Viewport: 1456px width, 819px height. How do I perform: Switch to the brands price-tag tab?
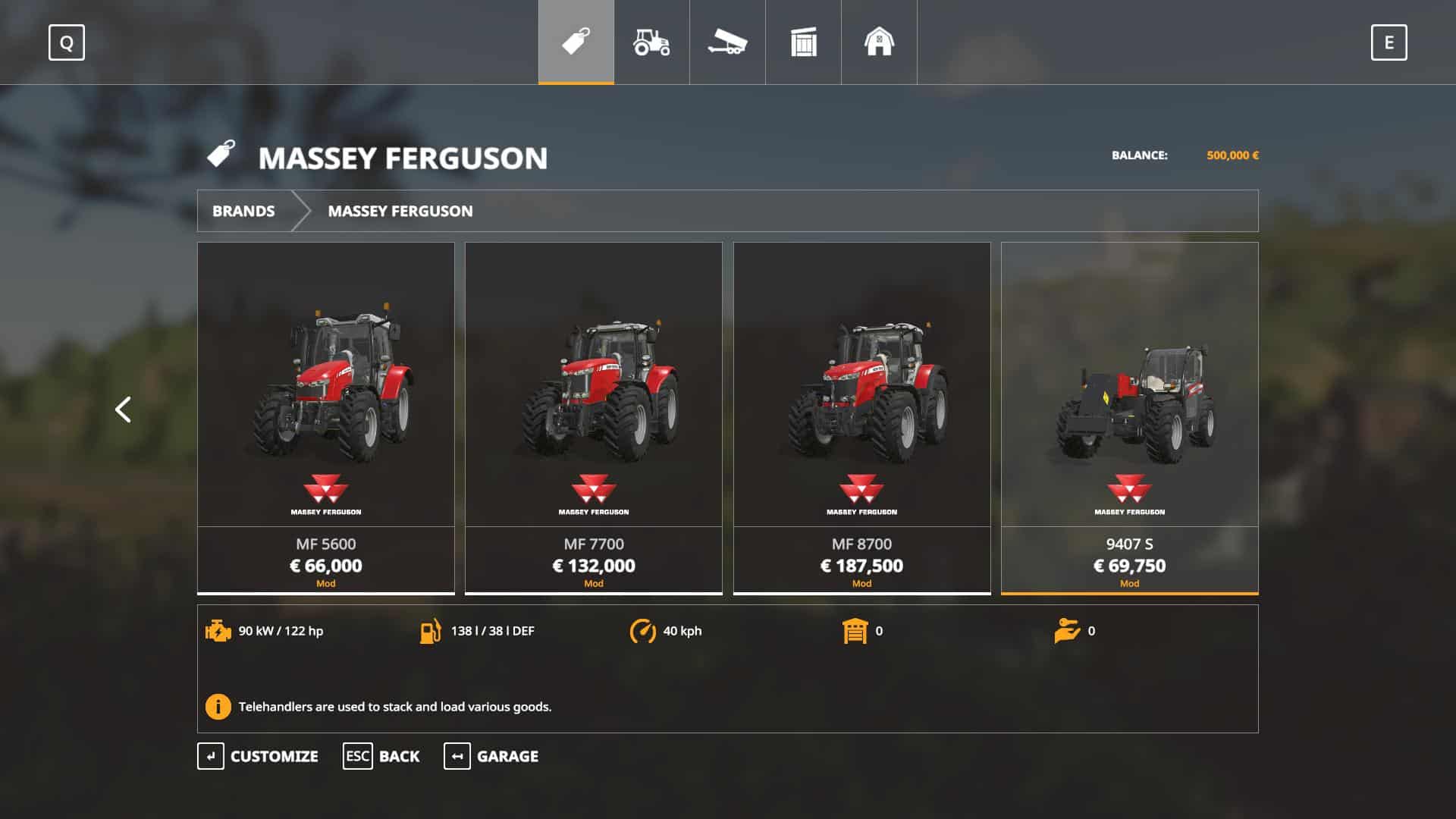576,42
